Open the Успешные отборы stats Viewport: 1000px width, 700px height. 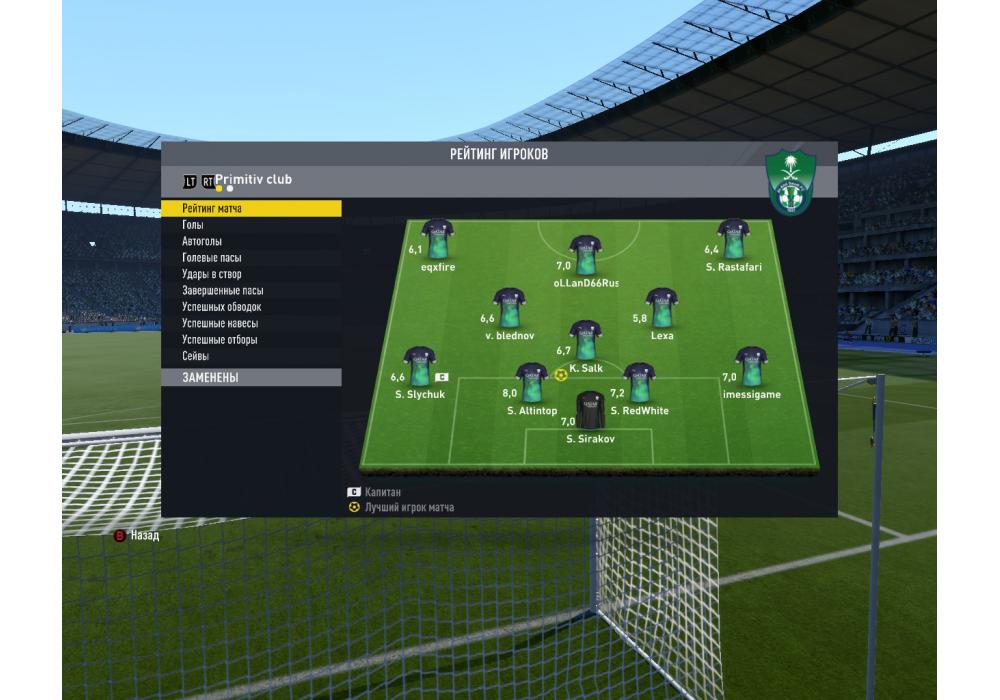219,340
